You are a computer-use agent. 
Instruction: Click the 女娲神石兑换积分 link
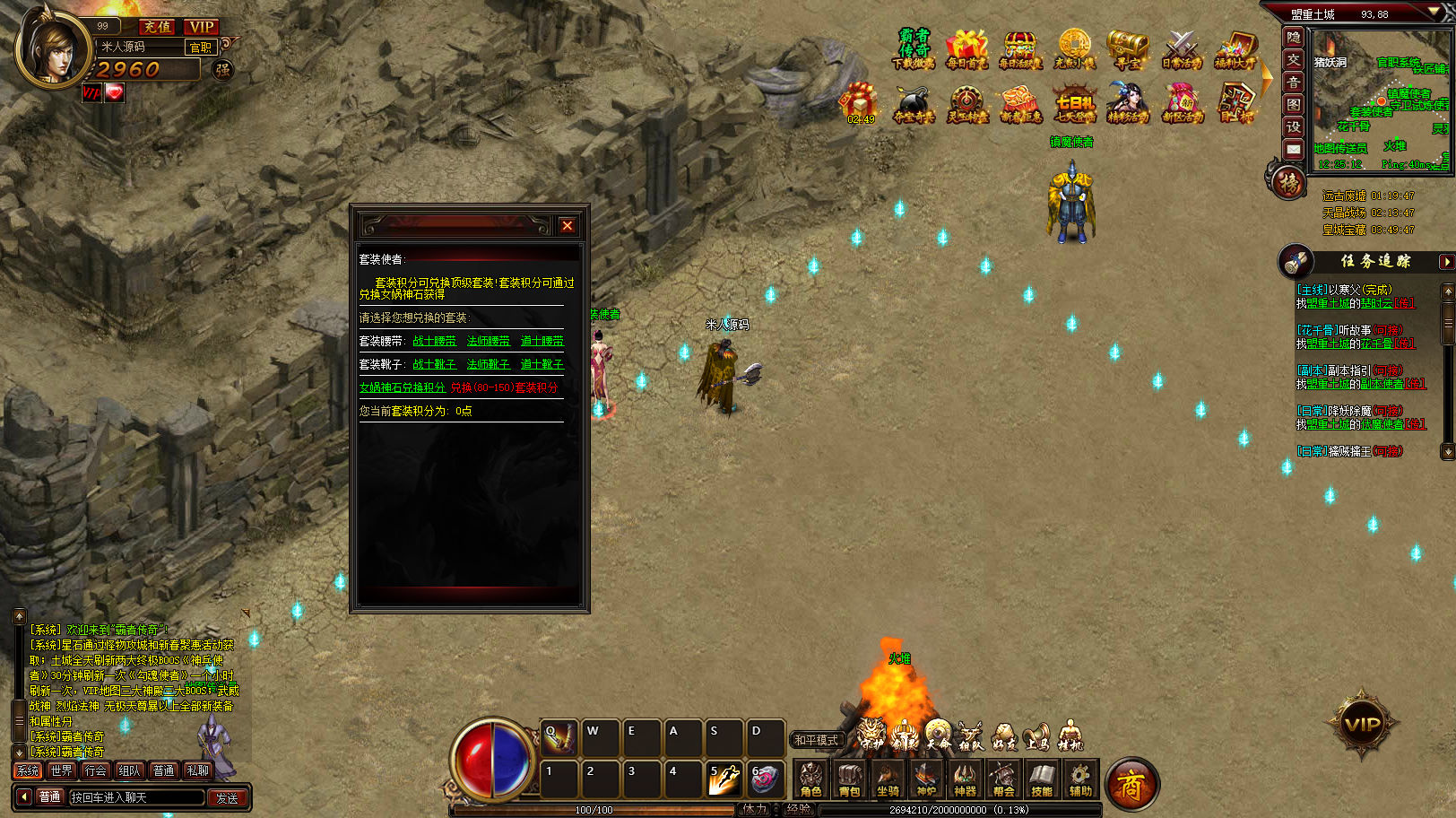click(403, 387)
